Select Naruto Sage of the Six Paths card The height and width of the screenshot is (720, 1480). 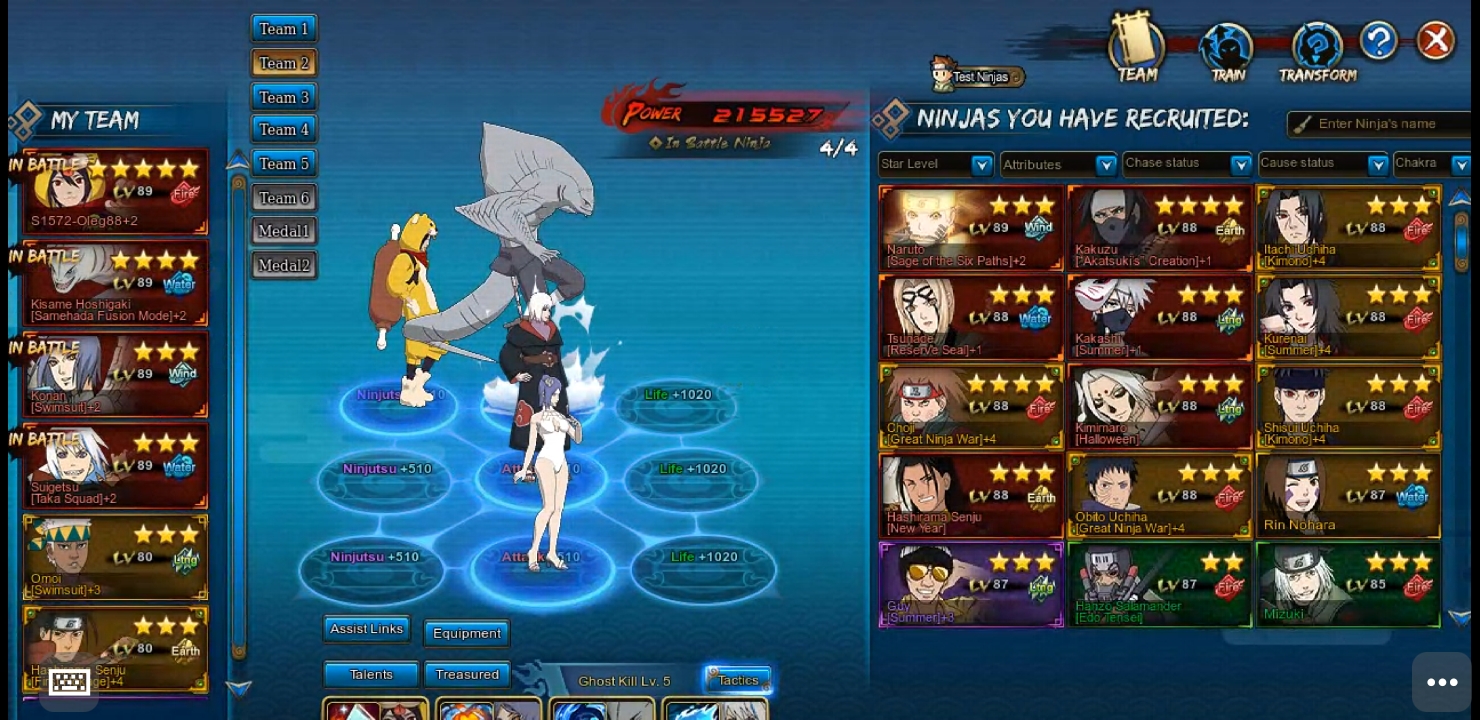click(x=970, y=228)
